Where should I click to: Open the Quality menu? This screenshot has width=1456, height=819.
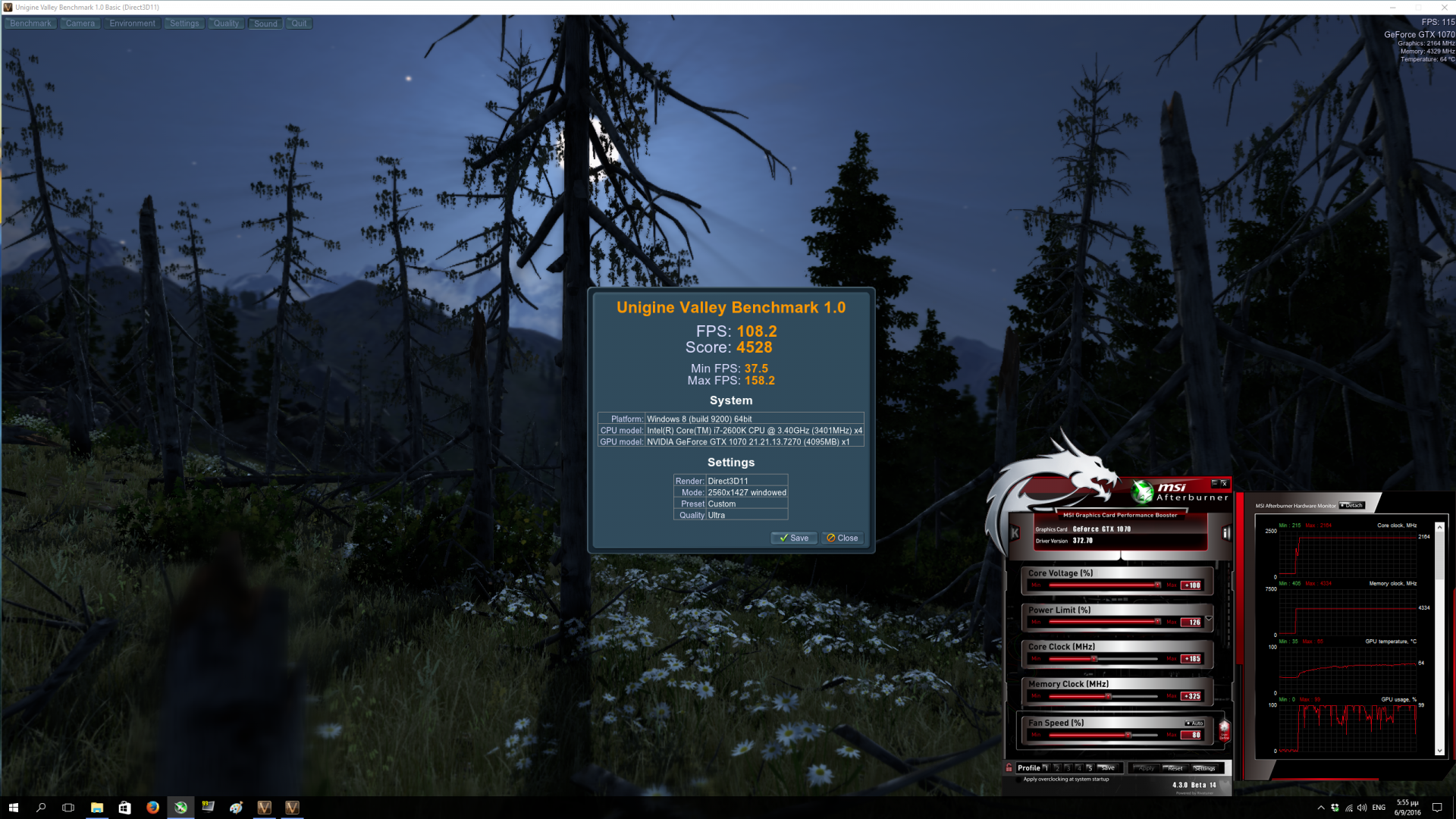[x=226, y=24]
